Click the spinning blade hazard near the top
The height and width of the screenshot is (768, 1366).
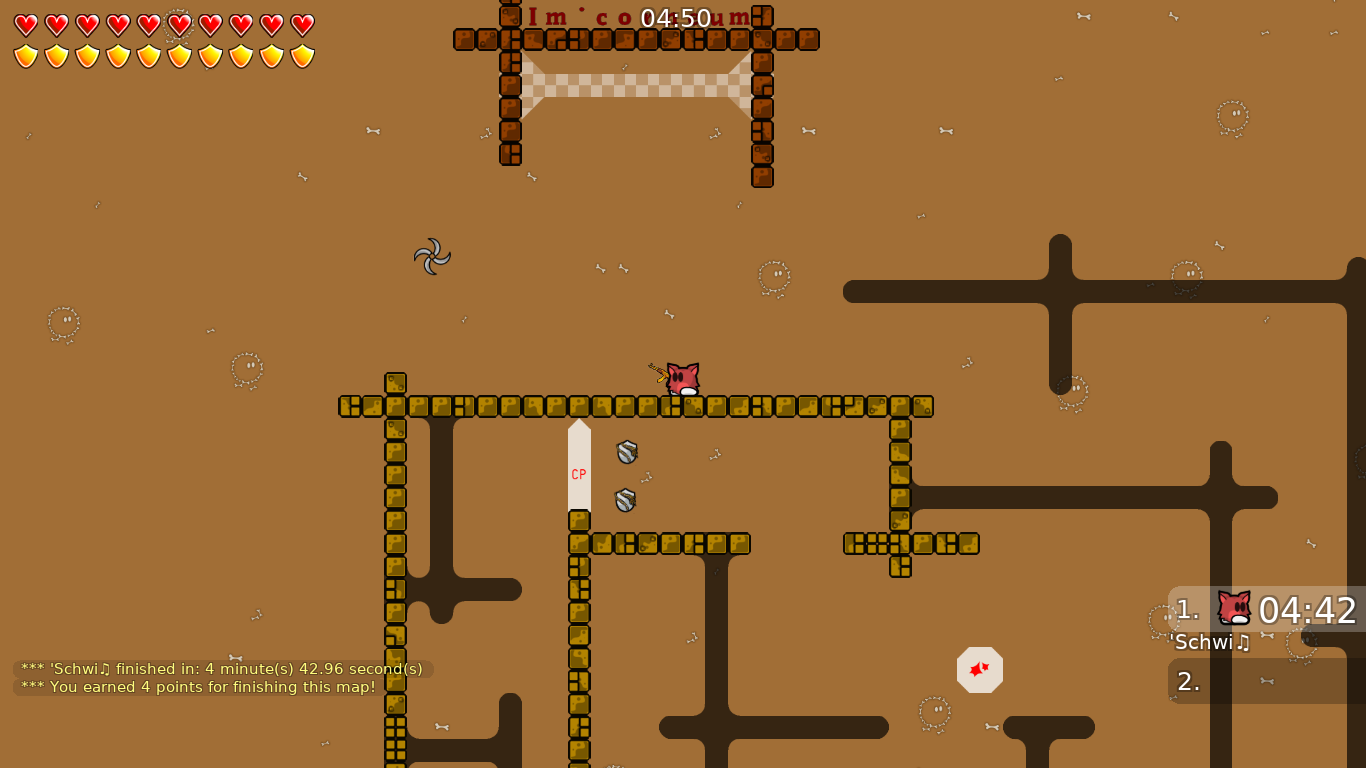coord(433,258)
